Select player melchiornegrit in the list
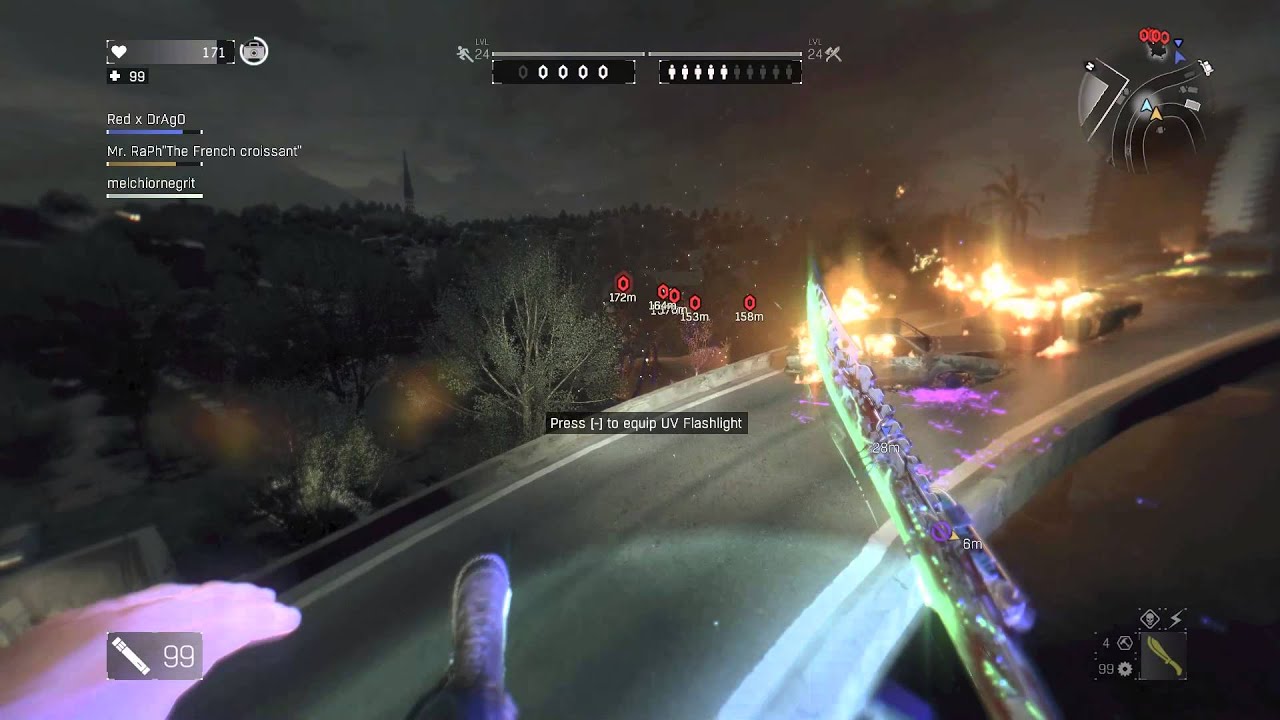 [151, 183]
